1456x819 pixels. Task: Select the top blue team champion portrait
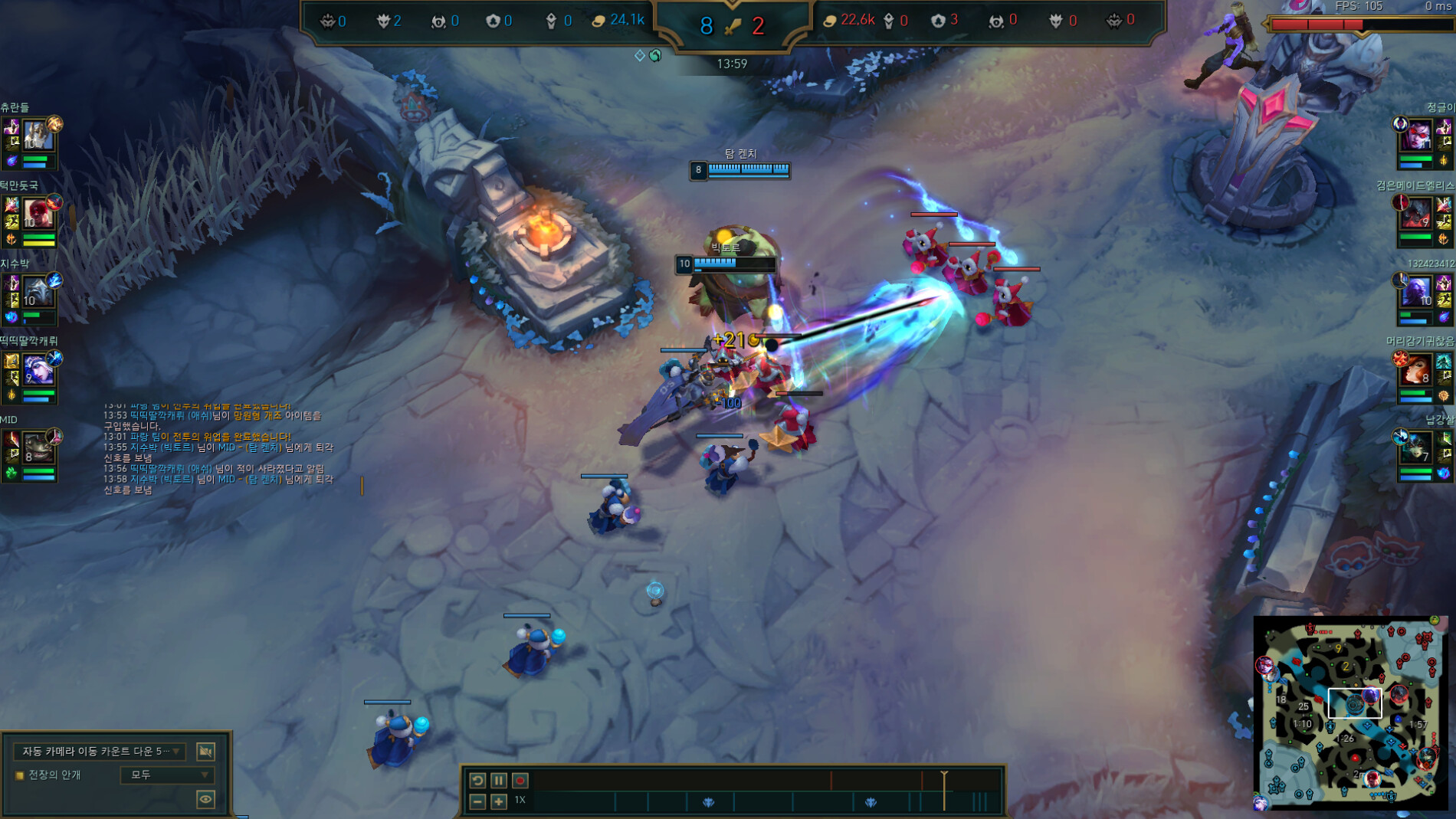tap(37, 136)
